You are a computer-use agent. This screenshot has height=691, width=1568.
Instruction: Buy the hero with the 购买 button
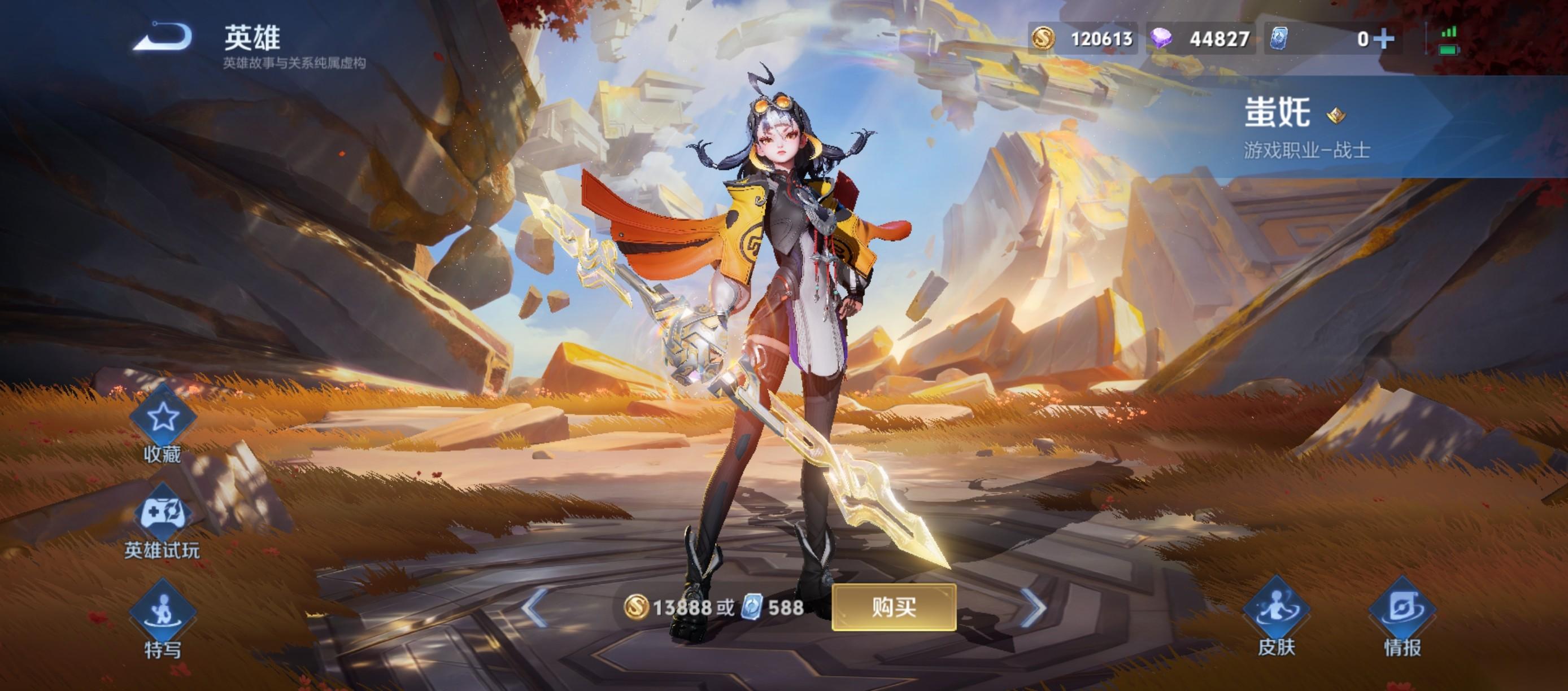[x=894, y=607]
